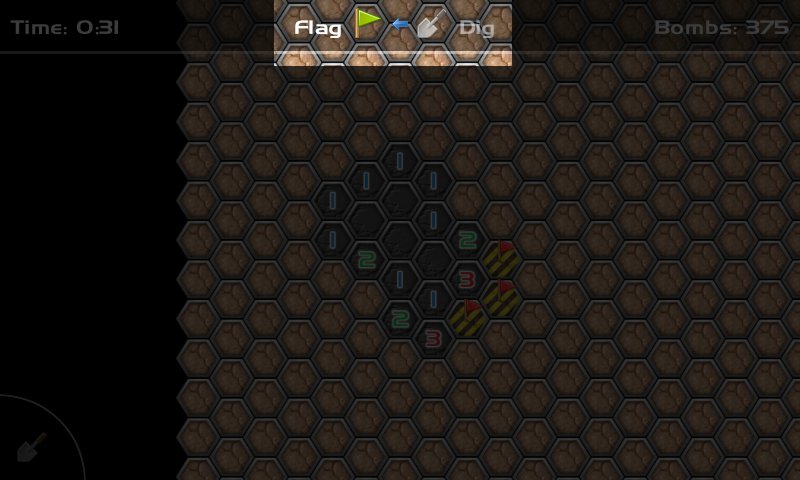The image size is (800, 480).
Task: Select the flagged tile beside the green 2
Action: coord(500,259)
